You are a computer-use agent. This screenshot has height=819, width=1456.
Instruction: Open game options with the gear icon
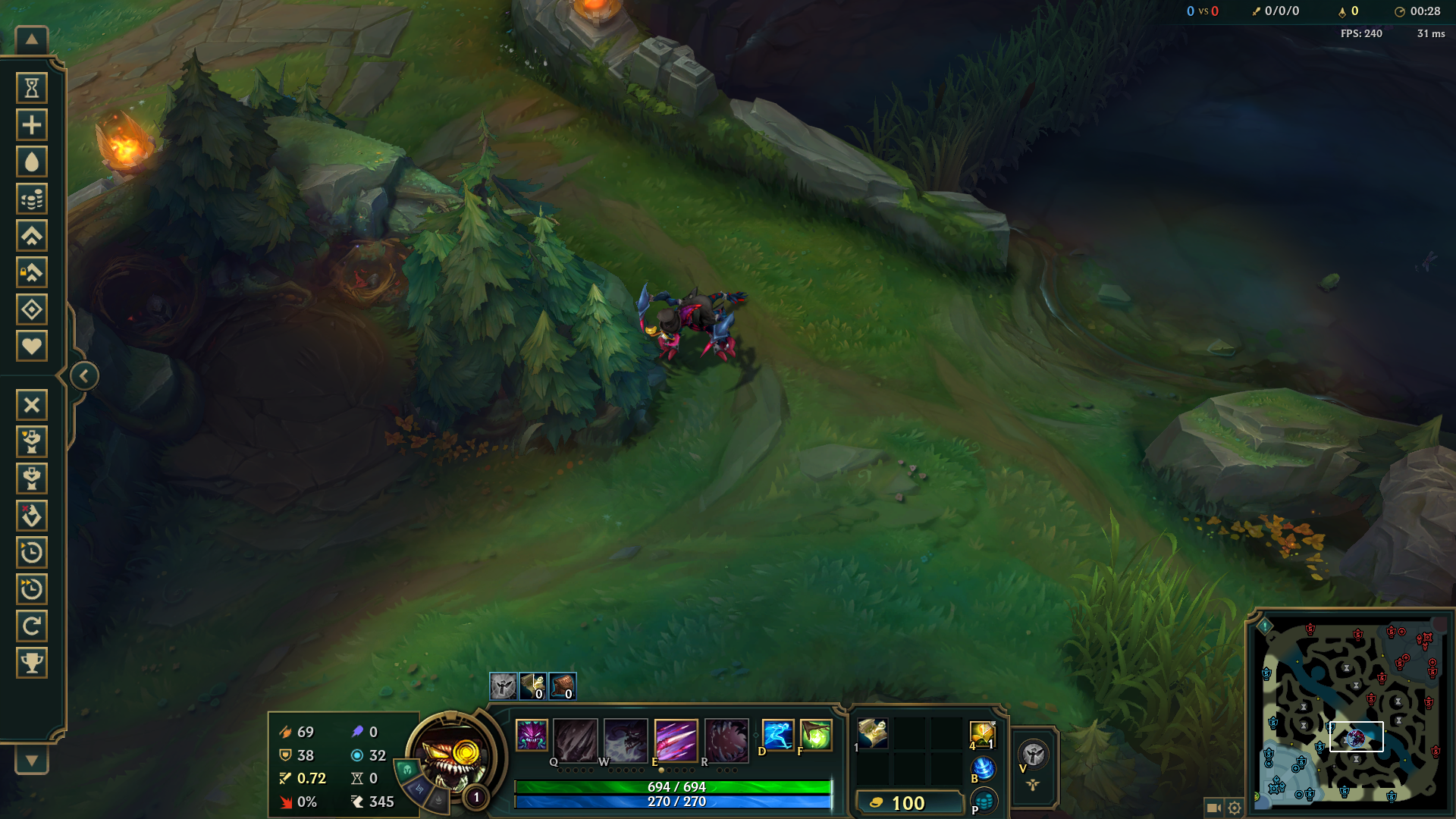pos(1236,808)
